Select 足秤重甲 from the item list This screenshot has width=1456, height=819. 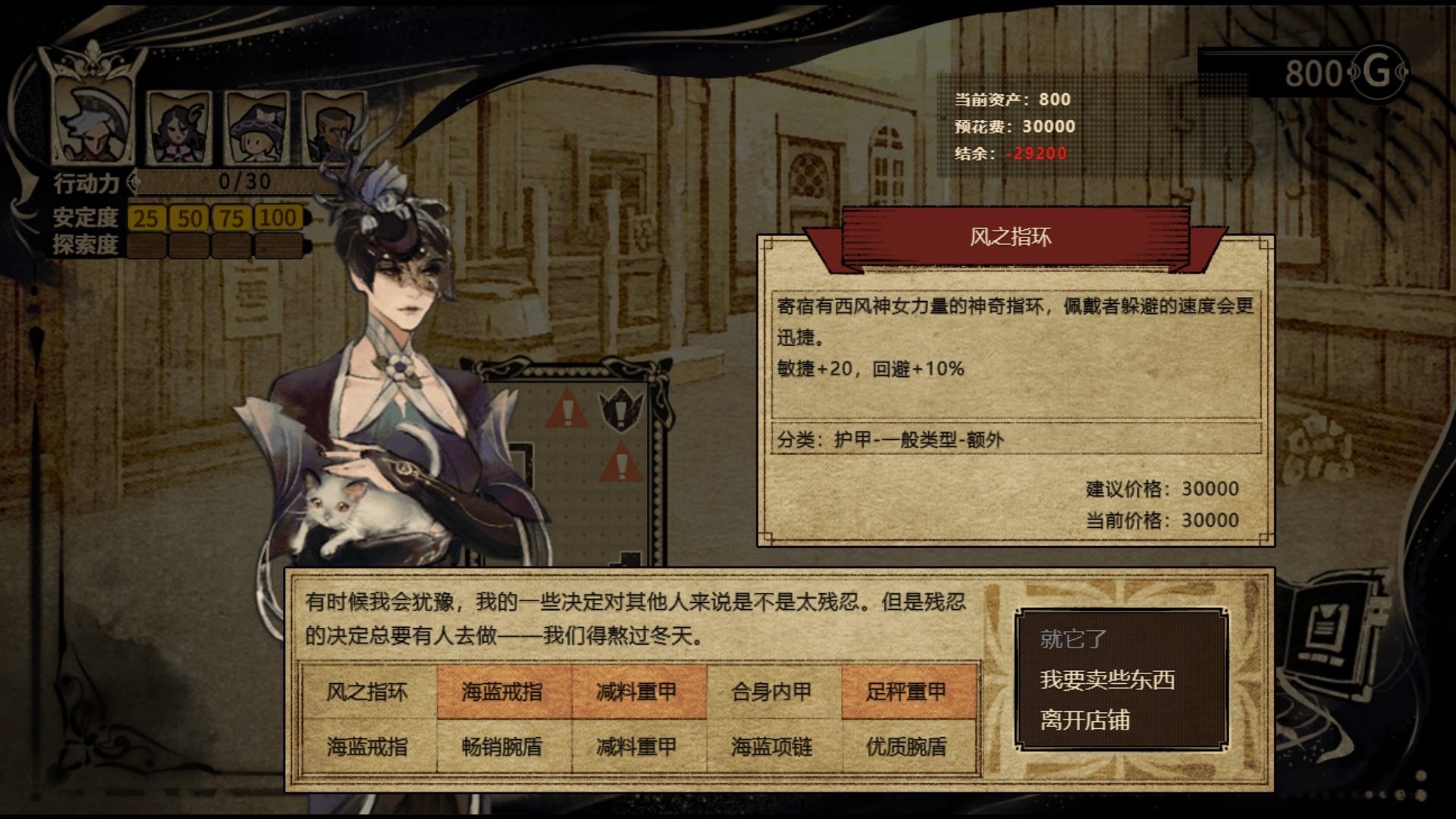pos(906,692)
